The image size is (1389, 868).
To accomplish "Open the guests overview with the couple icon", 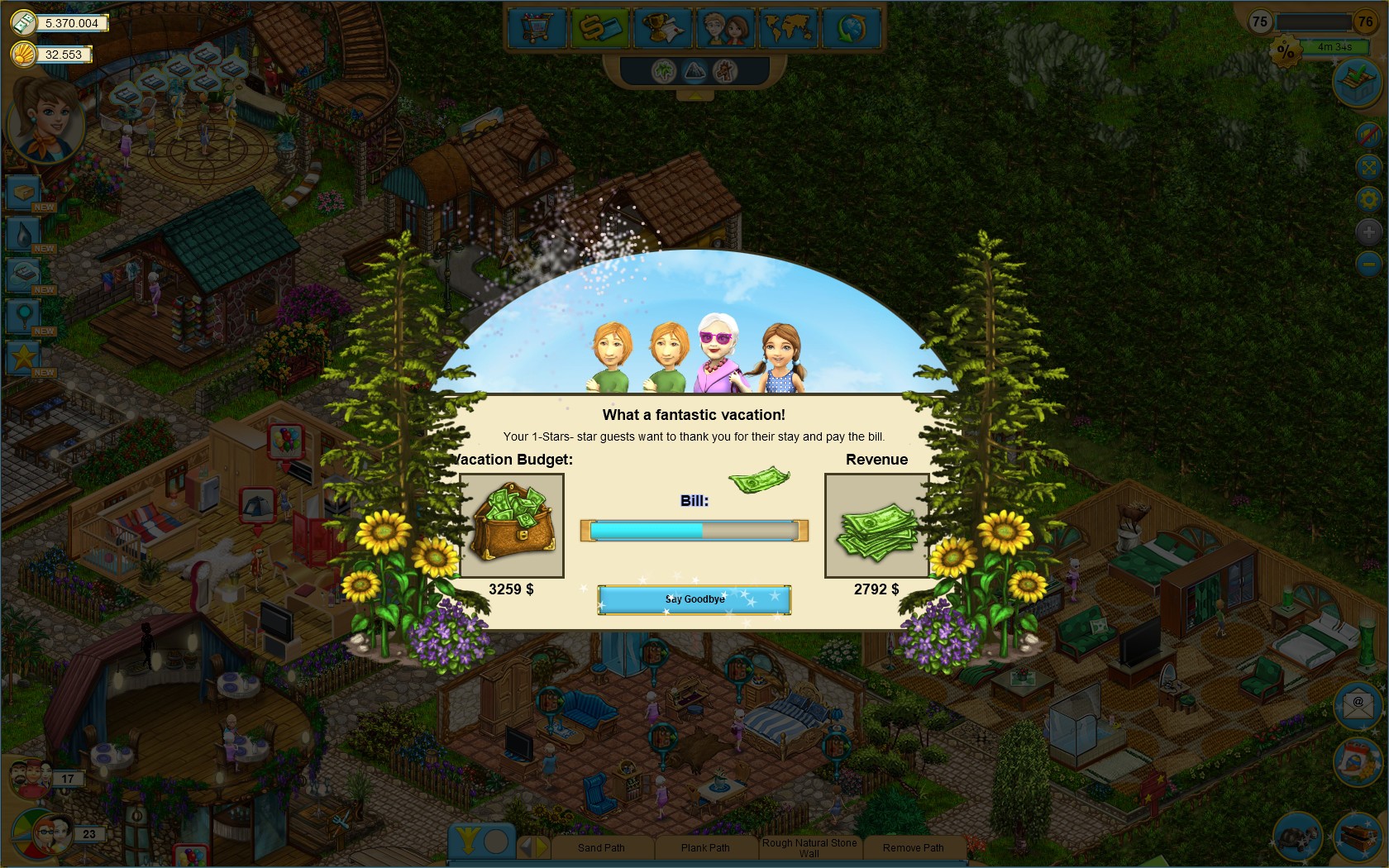I will (x=725, y=28).
